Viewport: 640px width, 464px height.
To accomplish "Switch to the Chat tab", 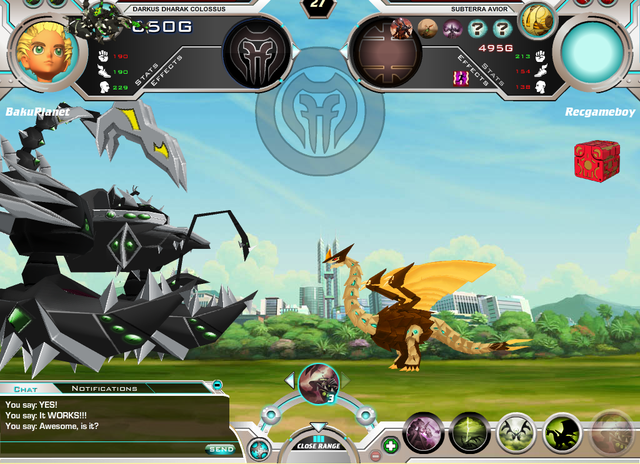I will point(24,388).
